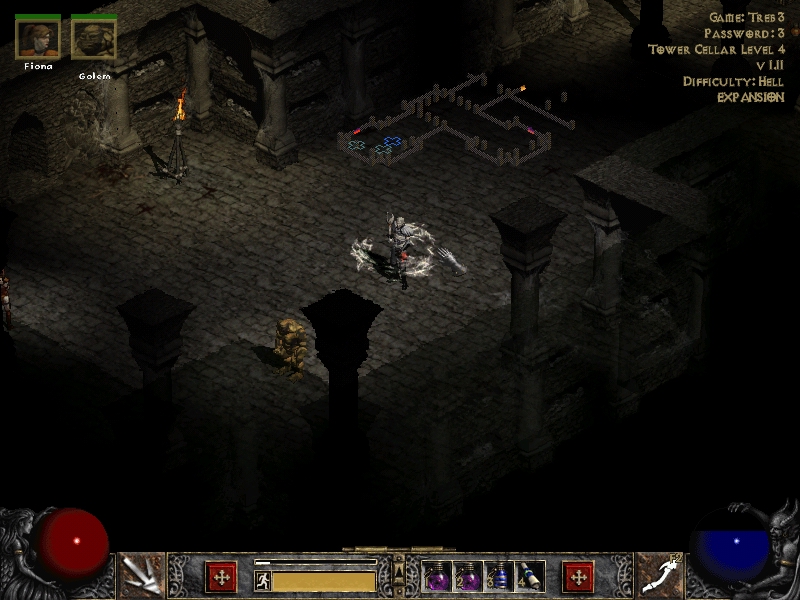800x600 pixels.
Task: Open the left-hand attack skill selector
Action: pos(141,576)
